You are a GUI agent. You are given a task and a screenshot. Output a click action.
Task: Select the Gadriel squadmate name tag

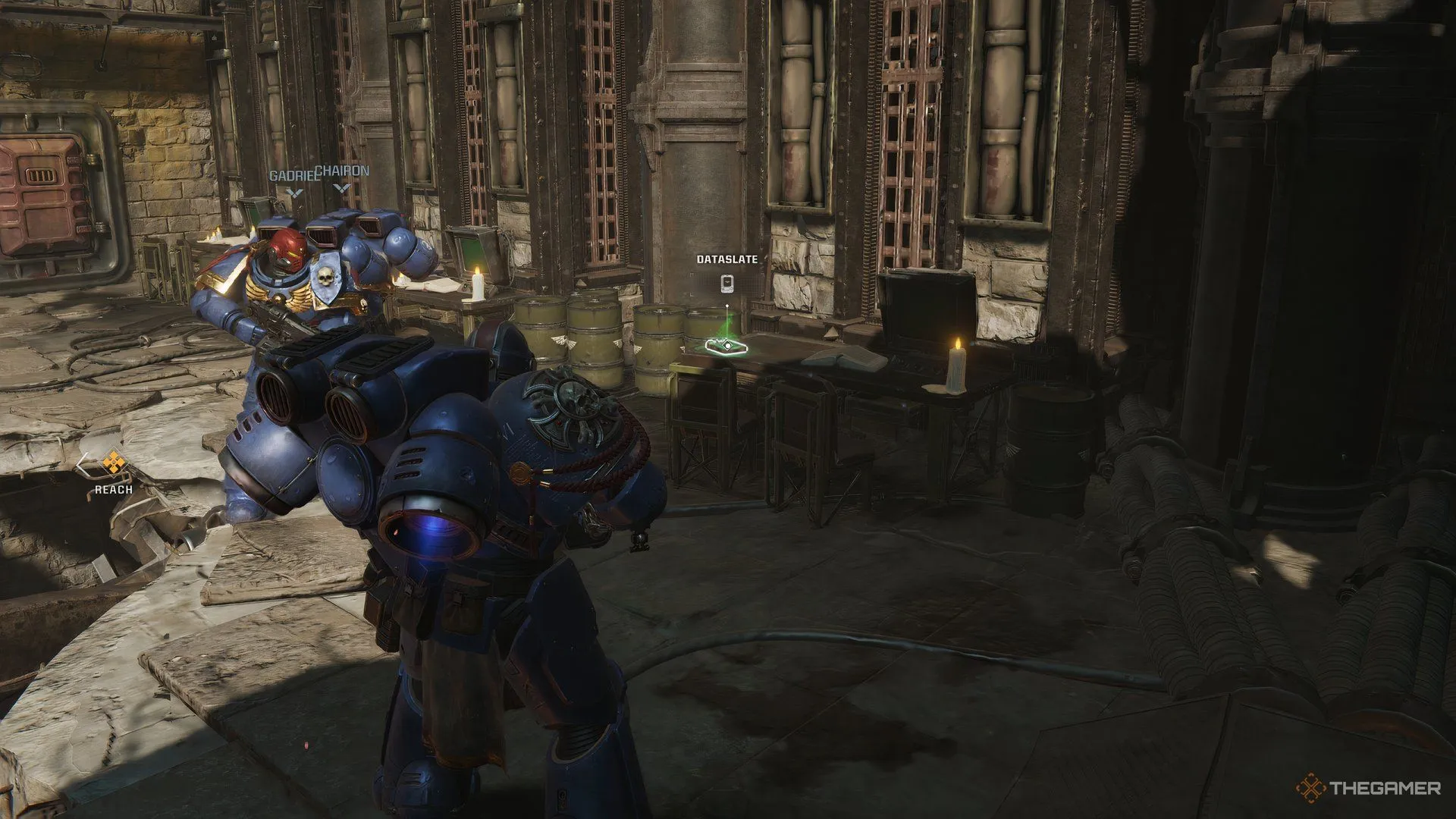click(x=293, y=176)
